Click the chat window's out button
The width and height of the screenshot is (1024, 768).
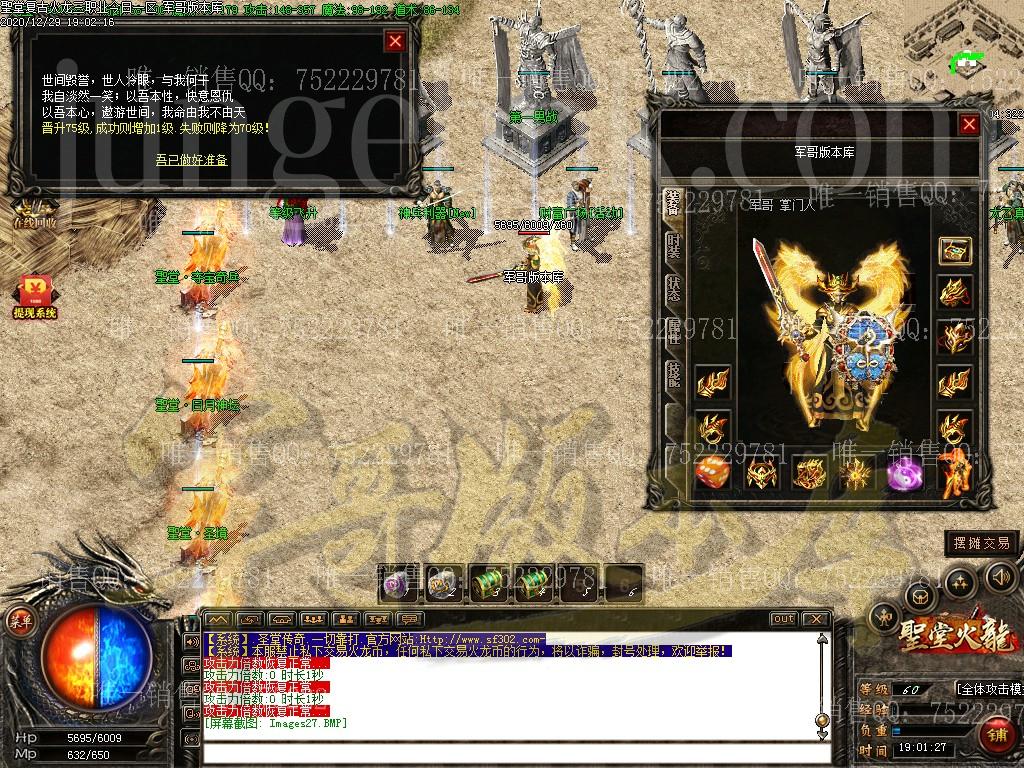pos(783,619)
